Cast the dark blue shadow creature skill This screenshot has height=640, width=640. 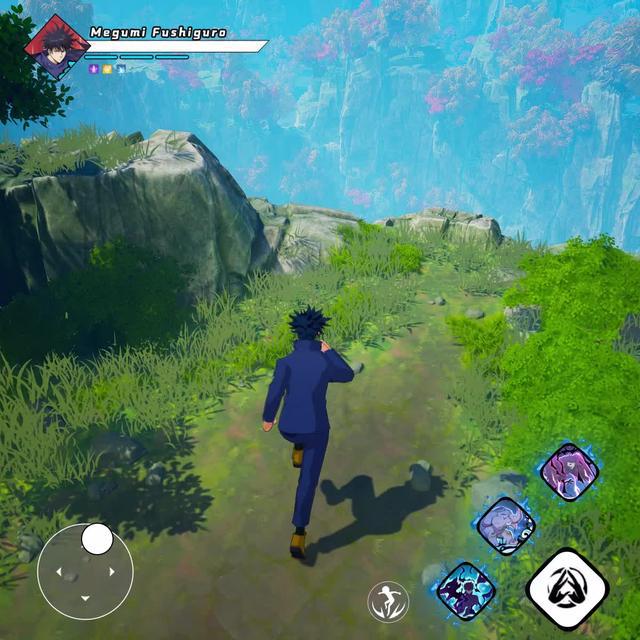coord(466,591)
